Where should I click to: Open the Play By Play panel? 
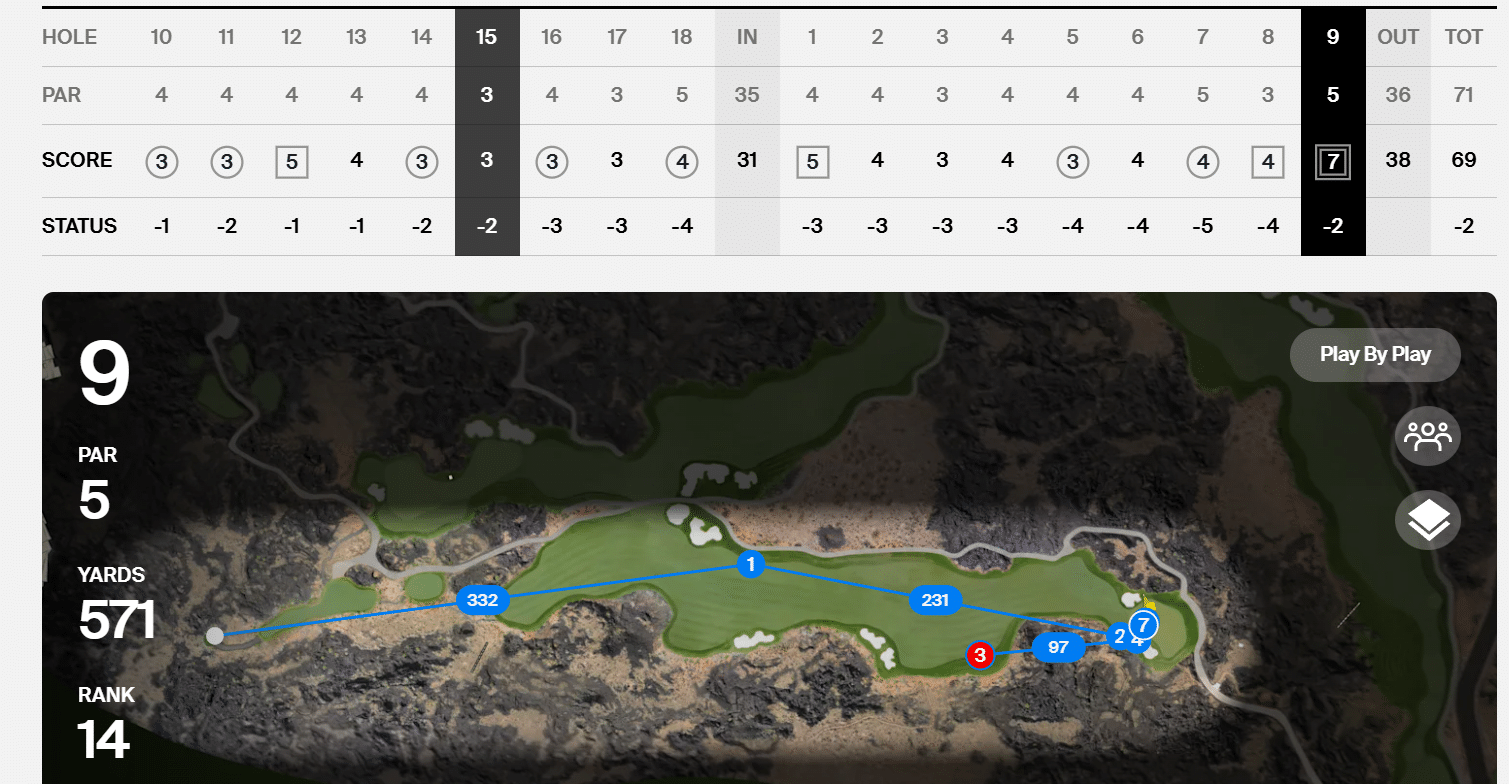click(1375, 354)
